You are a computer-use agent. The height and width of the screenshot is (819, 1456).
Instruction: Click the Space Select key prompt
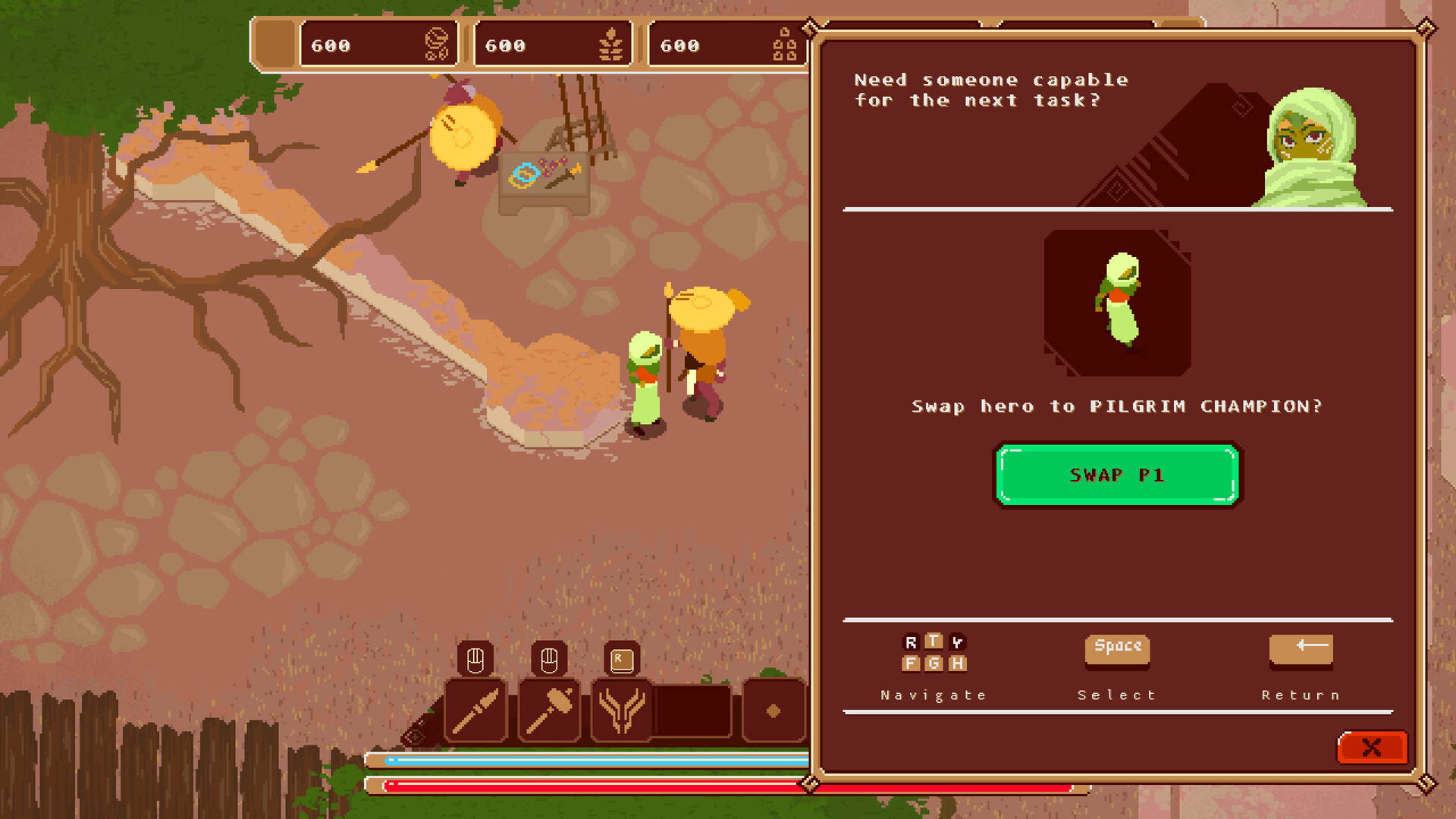(1117, 650)
